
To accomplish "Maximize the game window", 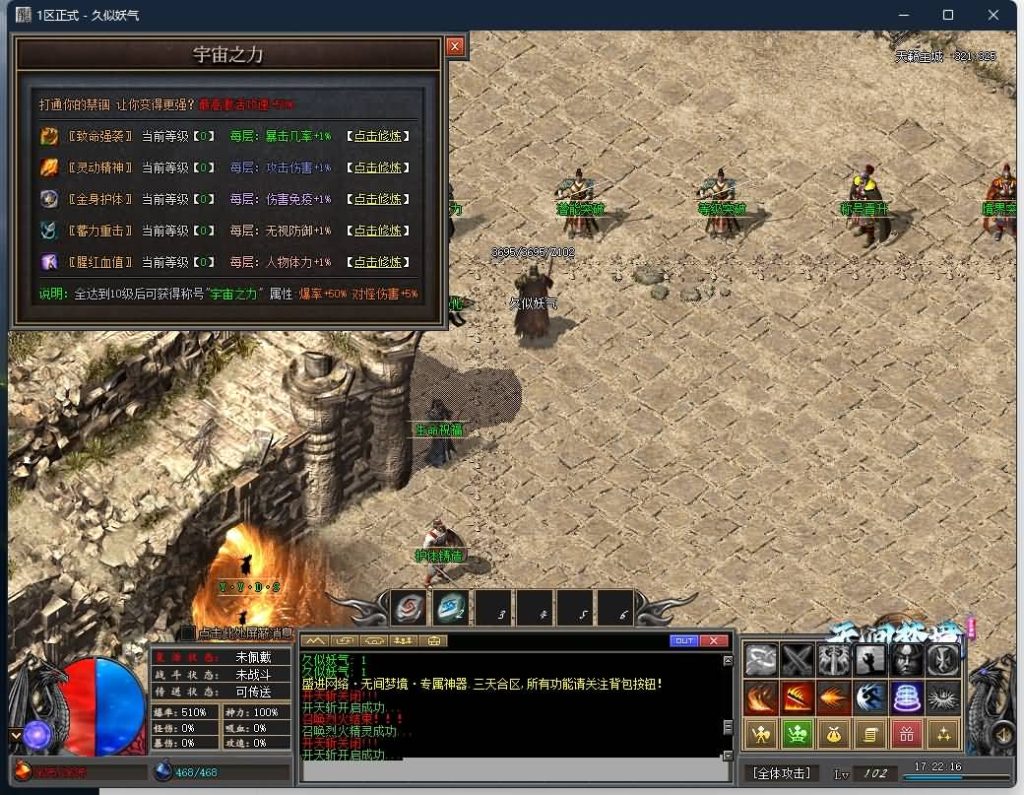I will coord(948,15).
